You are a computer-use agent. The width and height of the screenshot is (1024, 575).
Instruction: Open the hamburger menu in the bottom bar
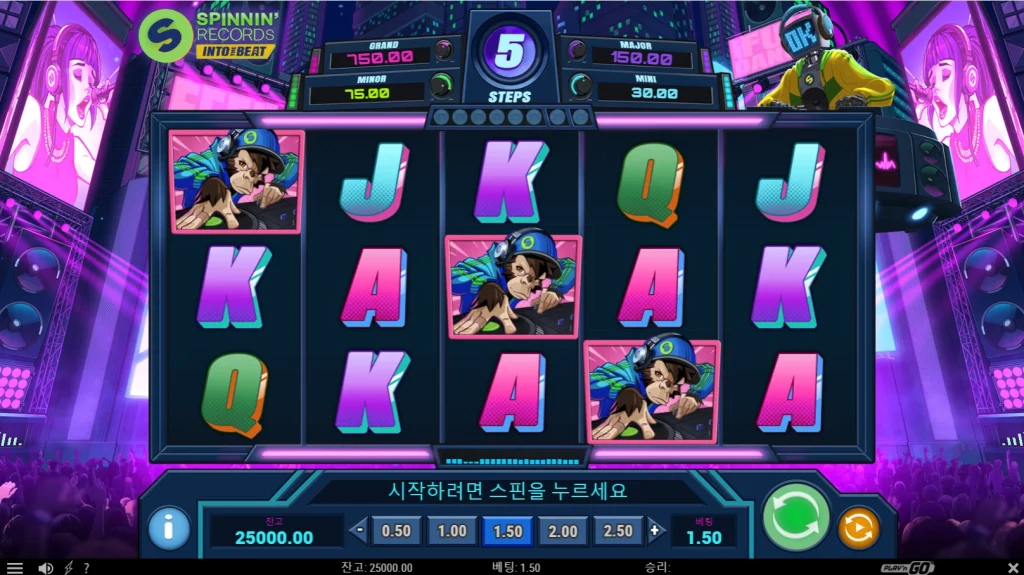[14, 568]
